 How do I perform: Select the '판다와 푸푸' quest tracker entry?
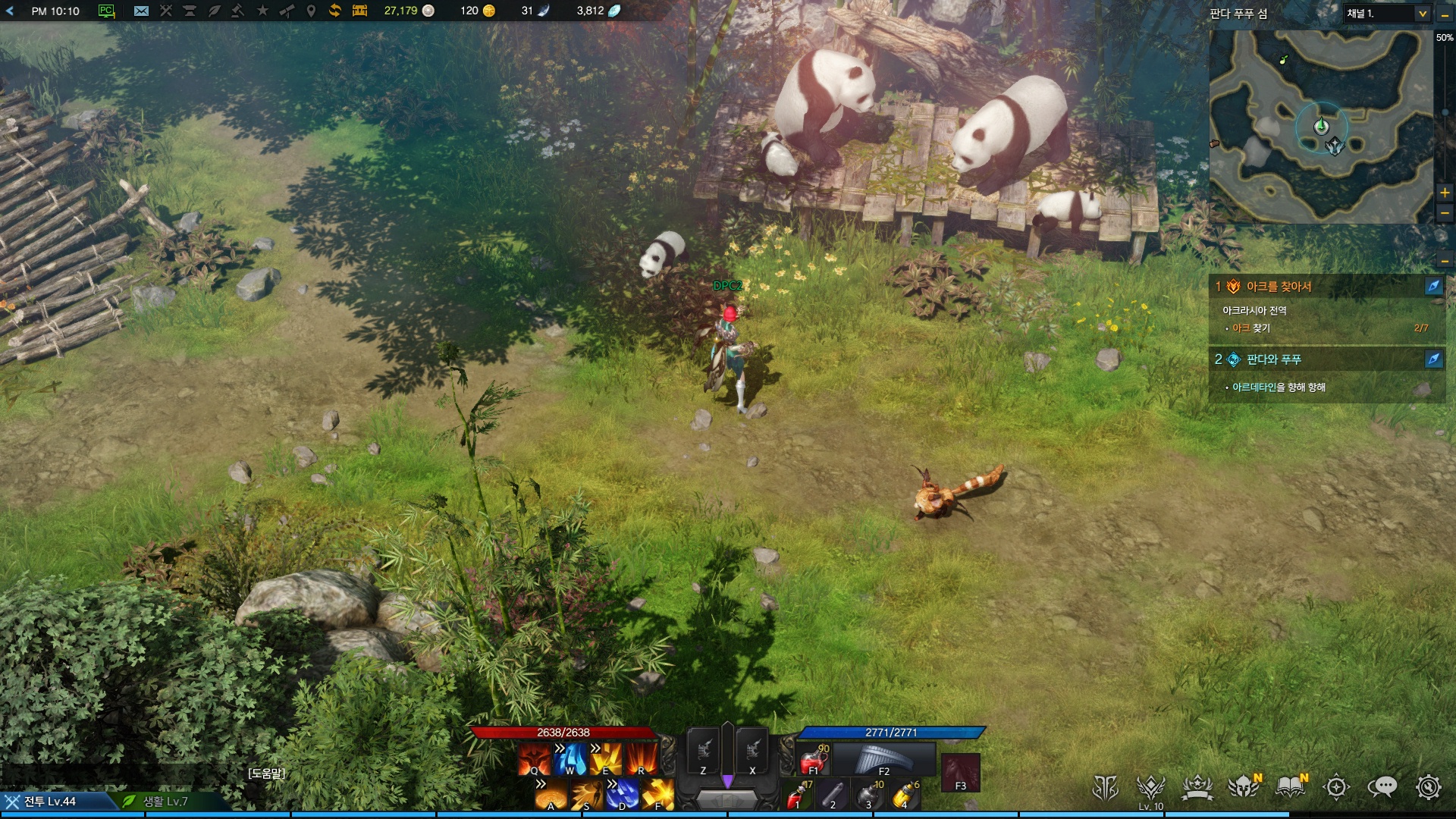tap(1273, 359)
